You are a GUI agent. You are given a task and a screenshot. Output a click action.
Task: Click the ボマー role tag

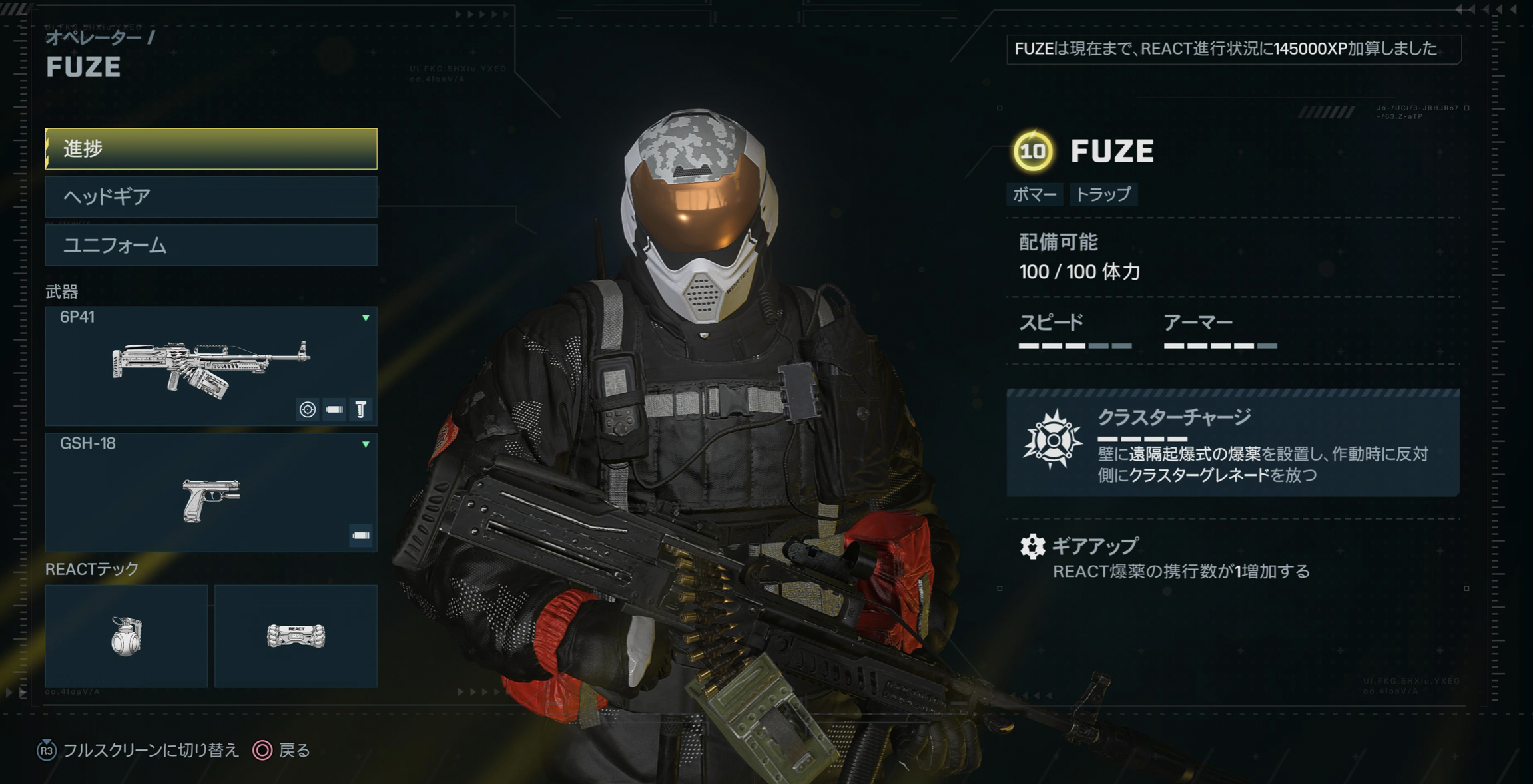click(1034, 194)
